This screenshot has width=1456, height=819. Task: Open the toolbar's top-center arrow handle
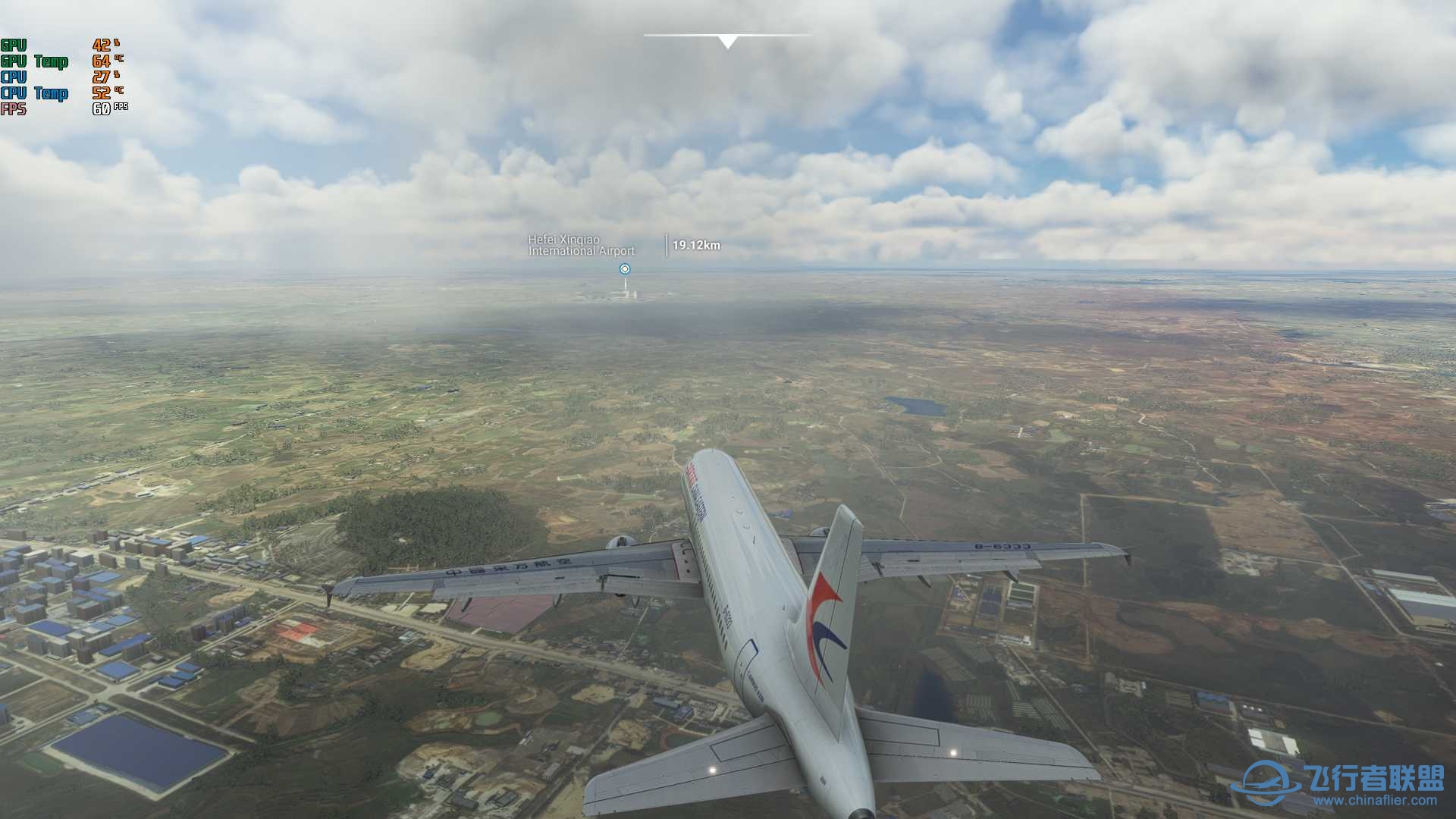coord(727,42)
